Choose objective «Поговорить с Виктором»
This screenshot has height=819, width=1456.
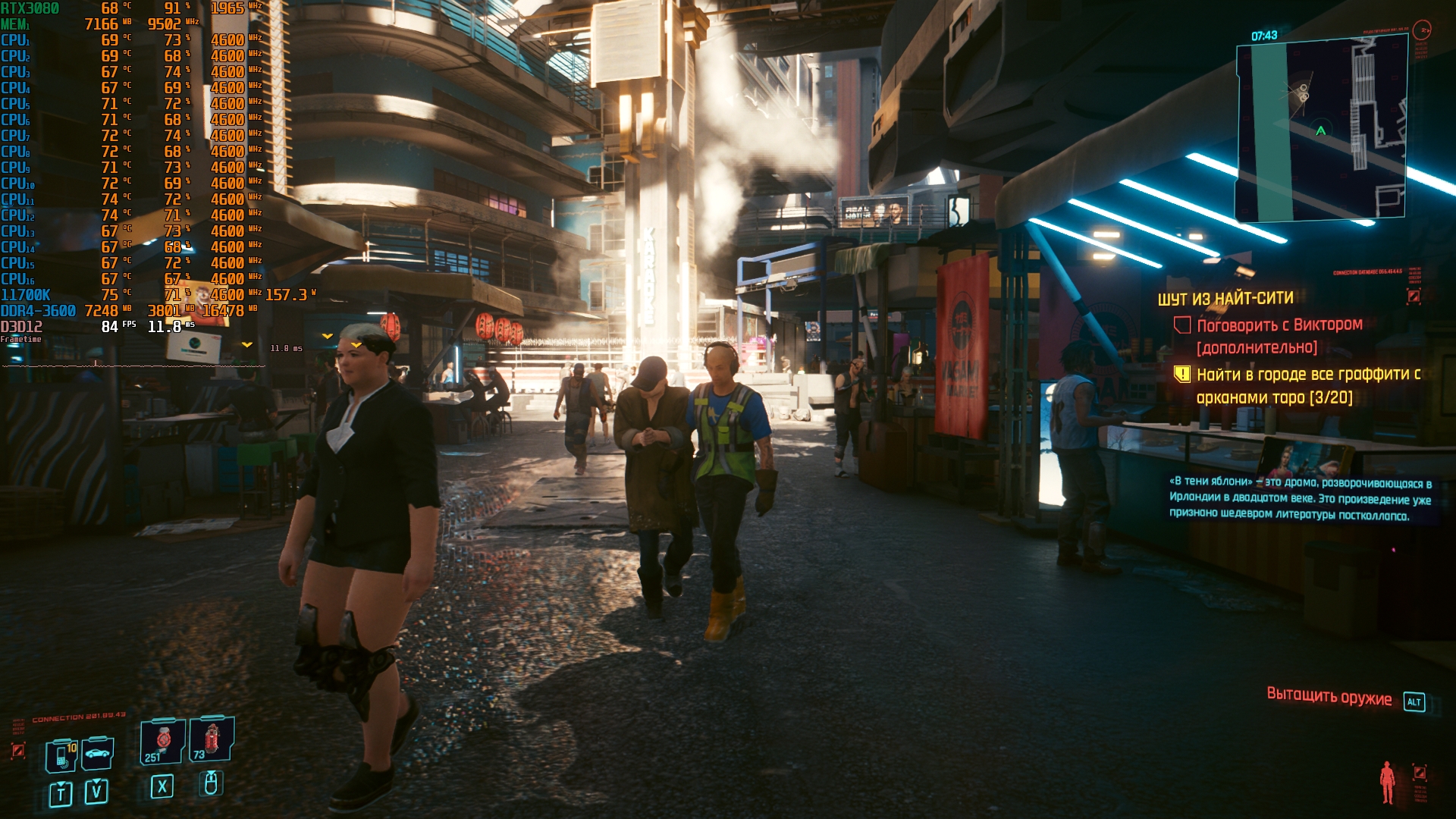[1279, 325]
